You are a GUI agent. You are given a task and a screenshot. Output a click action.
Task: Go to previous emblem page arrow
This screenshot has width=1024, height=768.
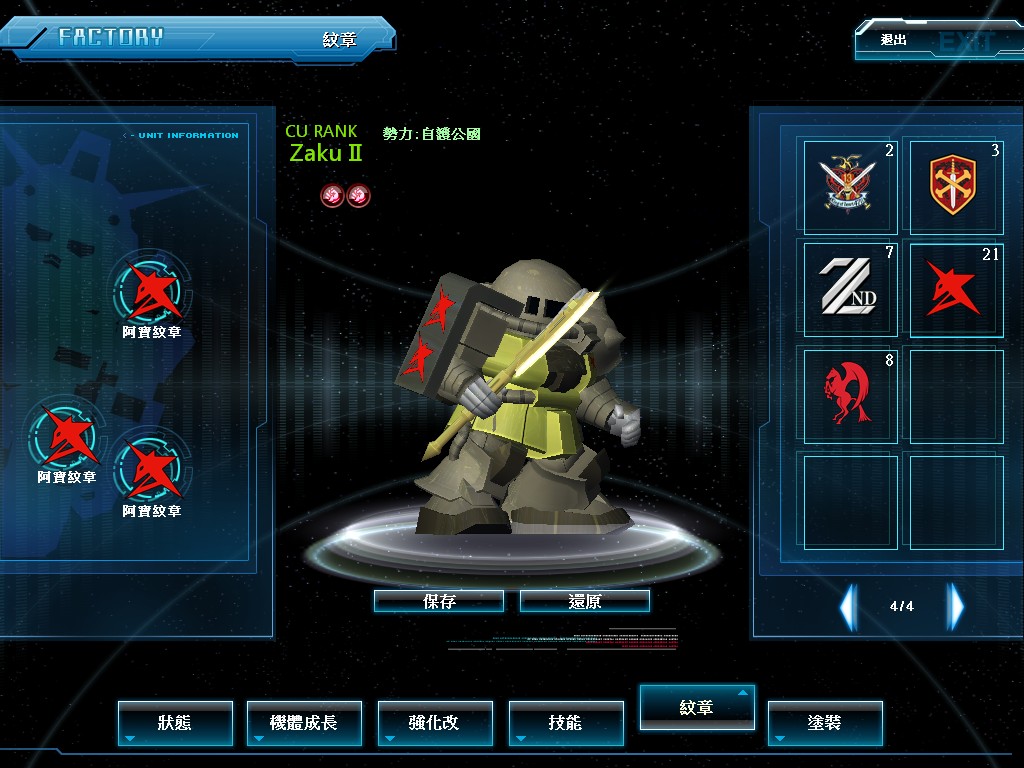pyautogui.click(x=848, y=606)
